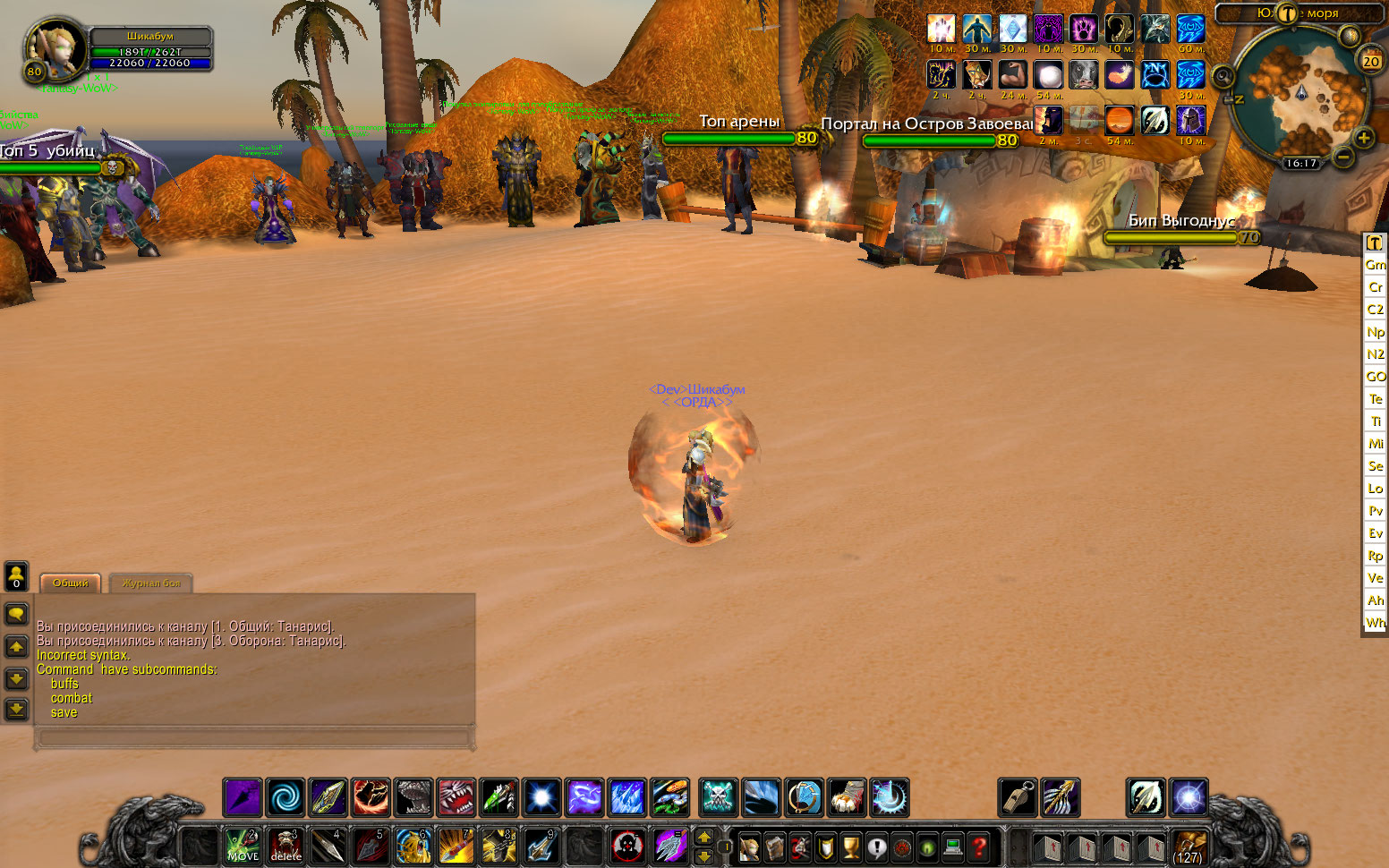Zoom in the minimap with the plus button
The height and width of the screenshot is (868, 1389).
click(x=1363, y=138)
